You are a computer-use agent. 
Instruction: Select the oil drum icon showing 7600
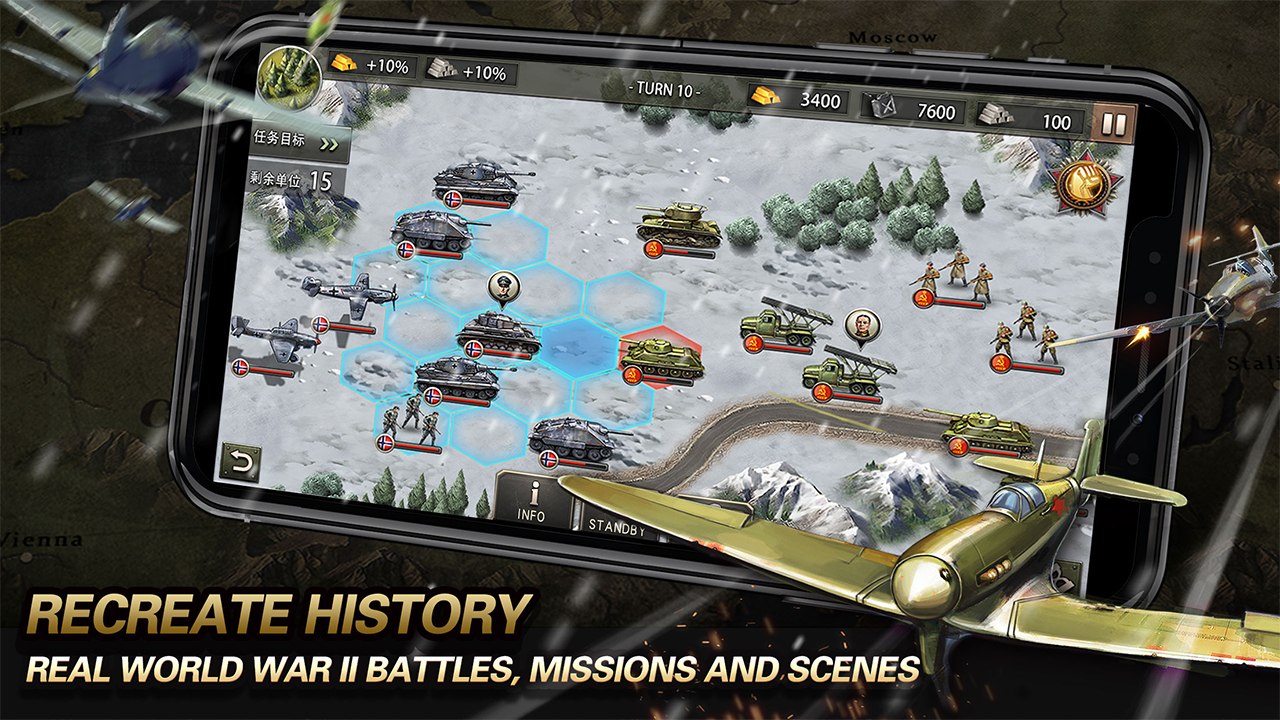tap(883, 106)
